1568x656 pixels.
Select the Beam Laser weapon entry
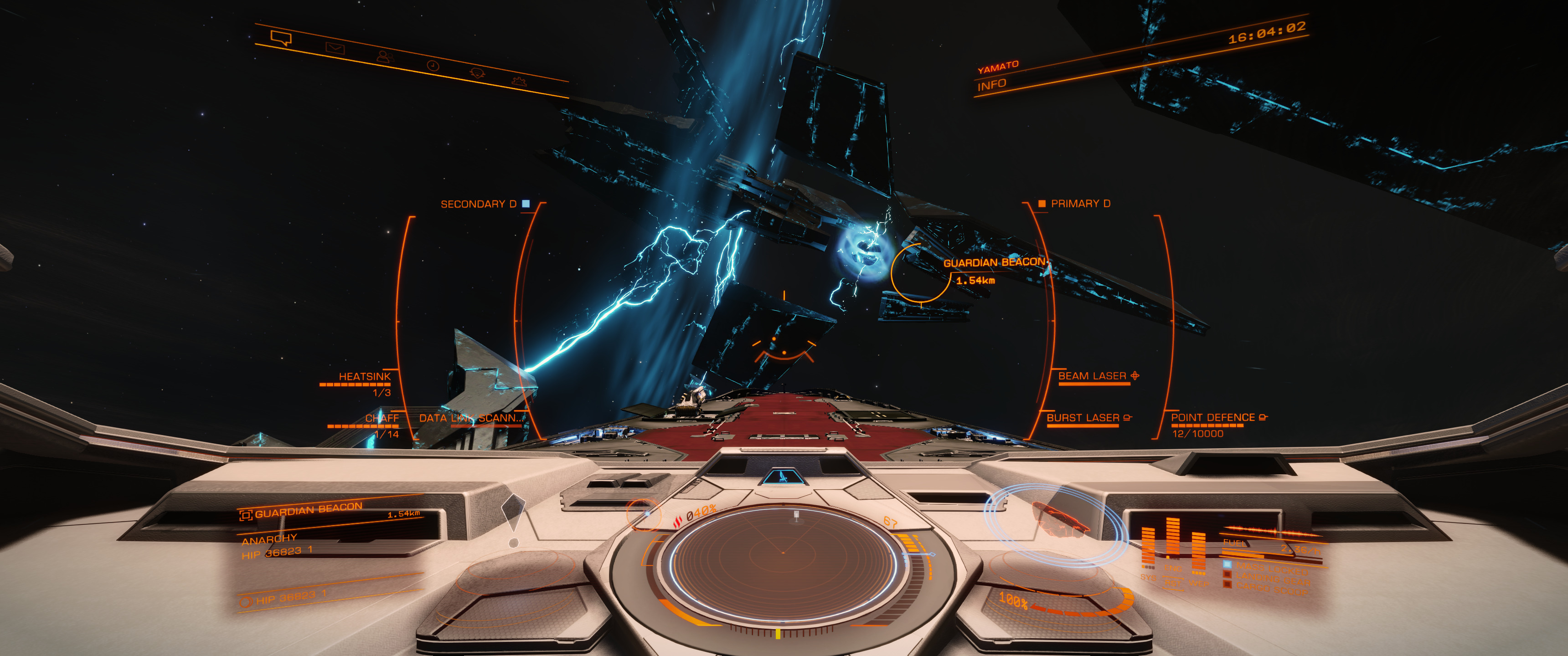click(x=1092, y=376)
